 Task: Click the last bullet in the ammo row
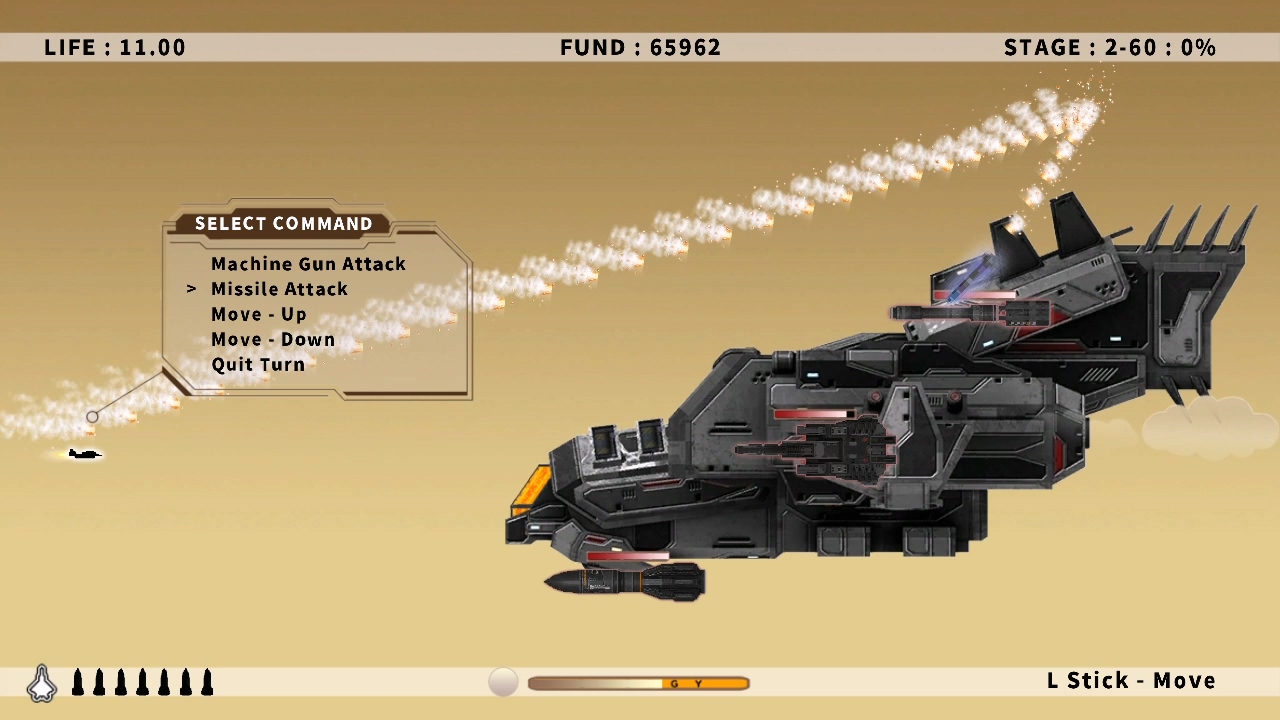(x=207, y=681)
